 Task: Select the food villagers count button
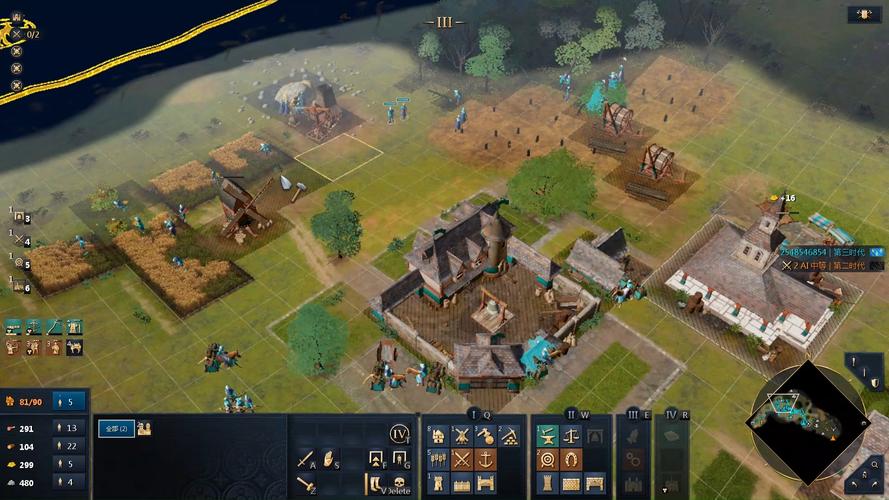click(x=70, y=428)
